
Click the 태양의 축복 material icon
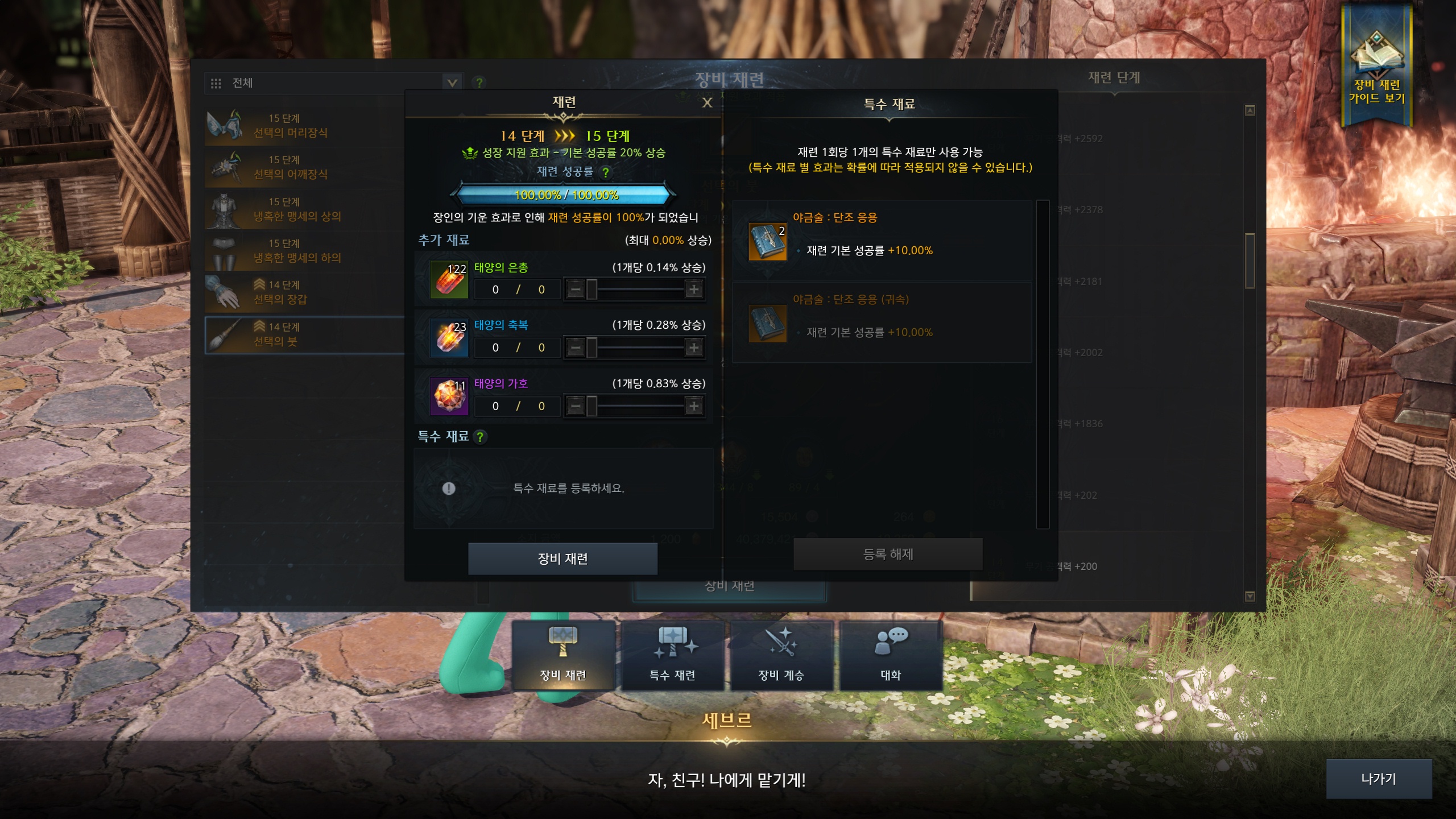point(449,338)
